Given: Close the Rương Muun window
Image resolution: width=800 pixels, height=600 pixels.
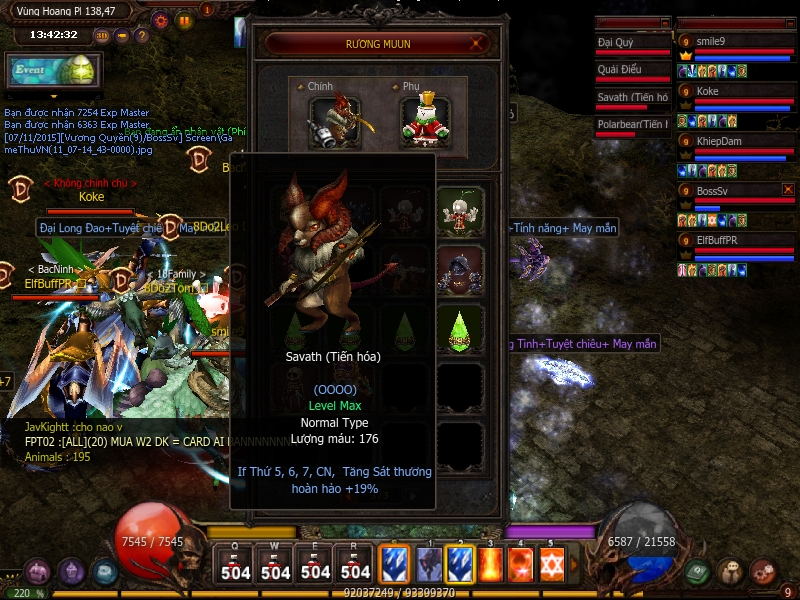Looking at the screenshot, I should tap(479, 44).
